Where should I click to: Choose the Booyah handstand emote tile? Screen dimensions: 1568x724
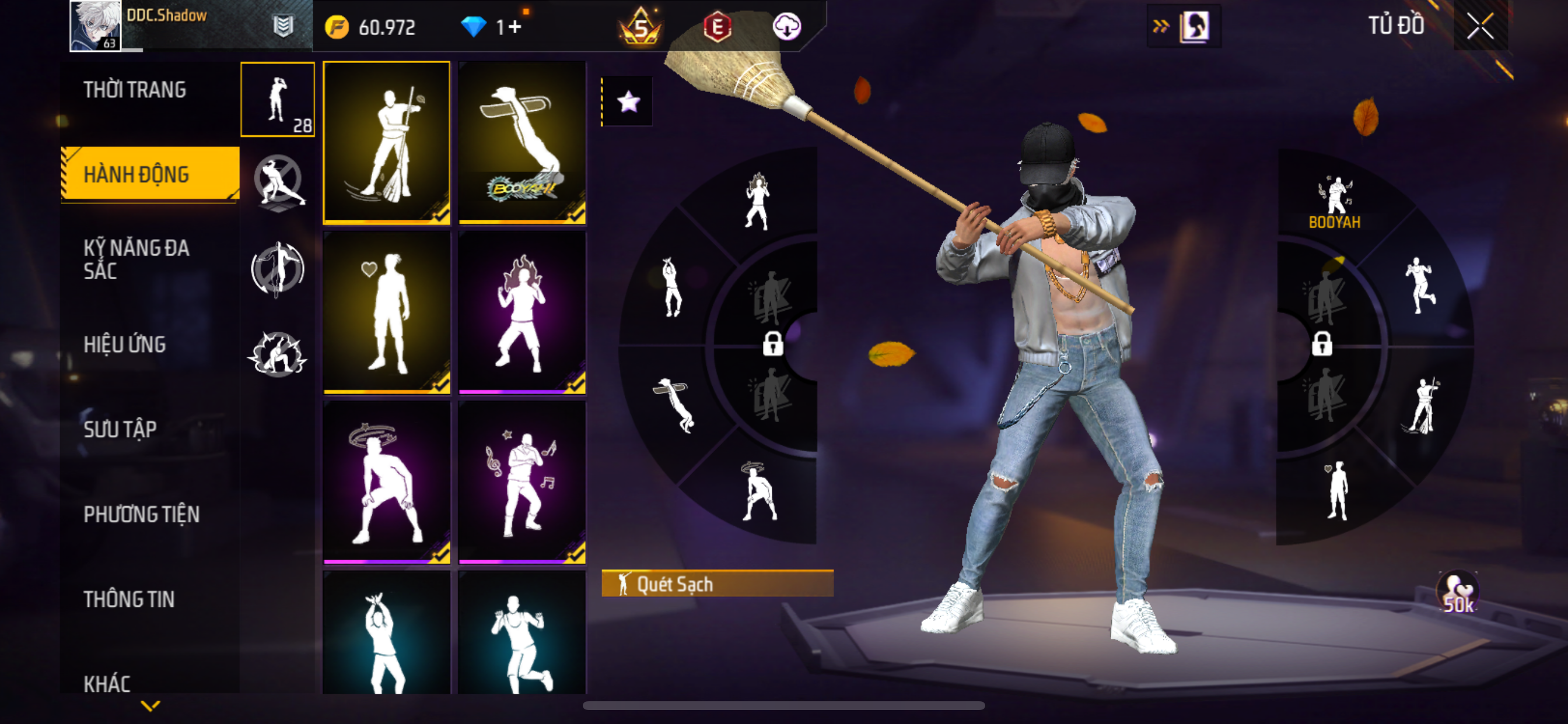pos(522,142)
